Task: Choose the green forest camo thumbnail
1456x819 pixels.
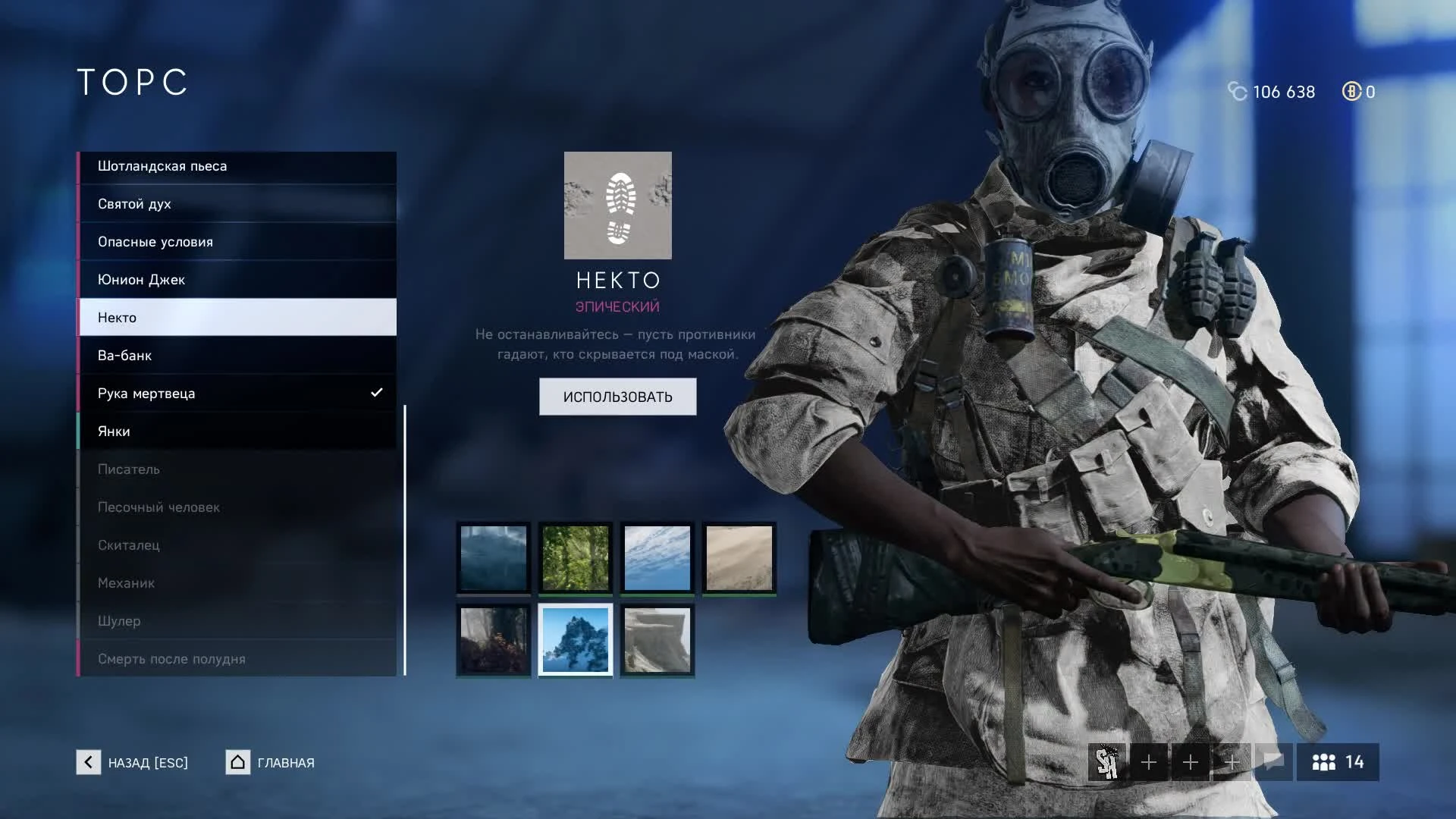Action: pos(575,558)
